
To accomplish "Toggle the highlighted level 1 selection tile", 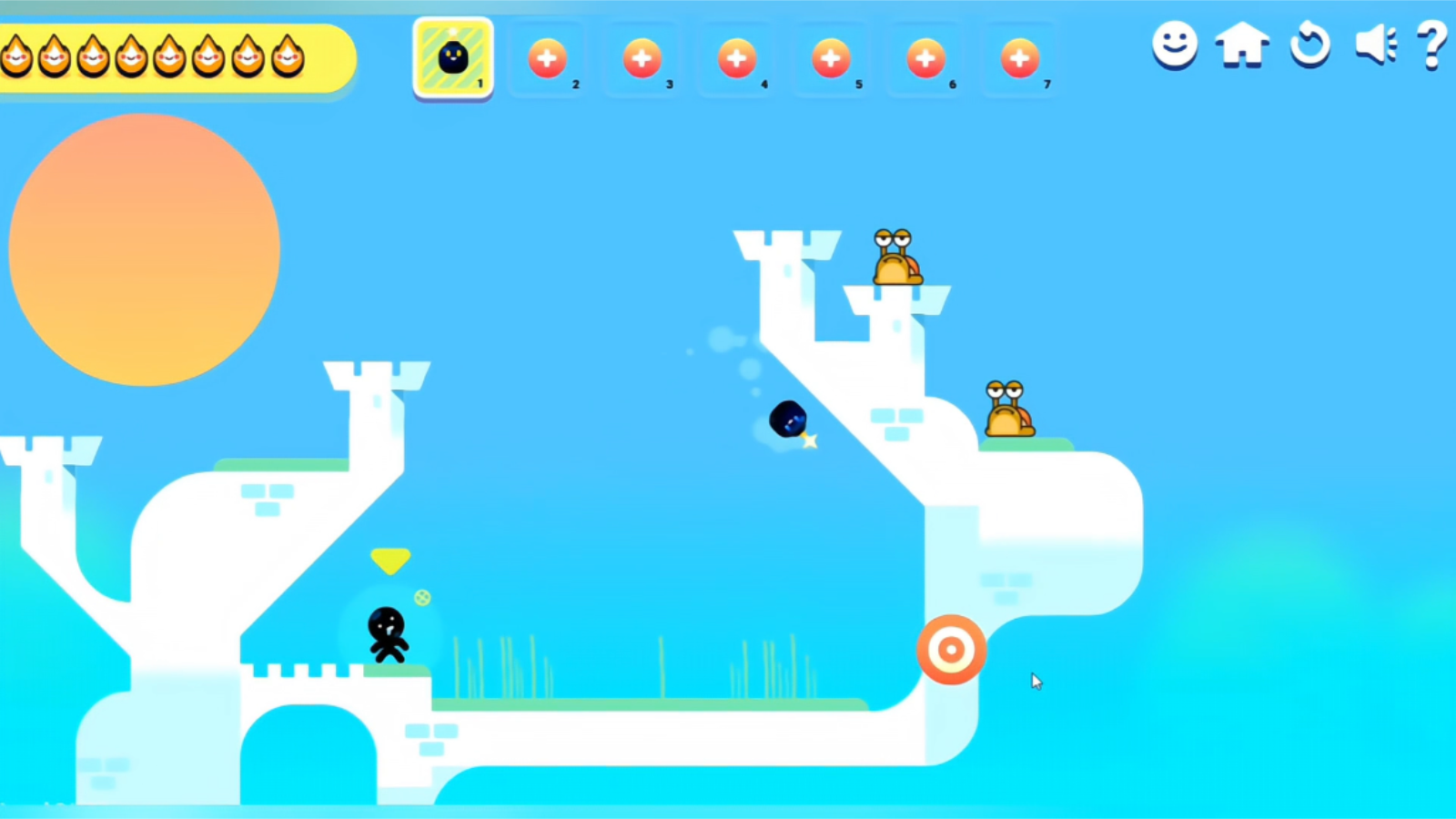I will [x=452, y=56].
